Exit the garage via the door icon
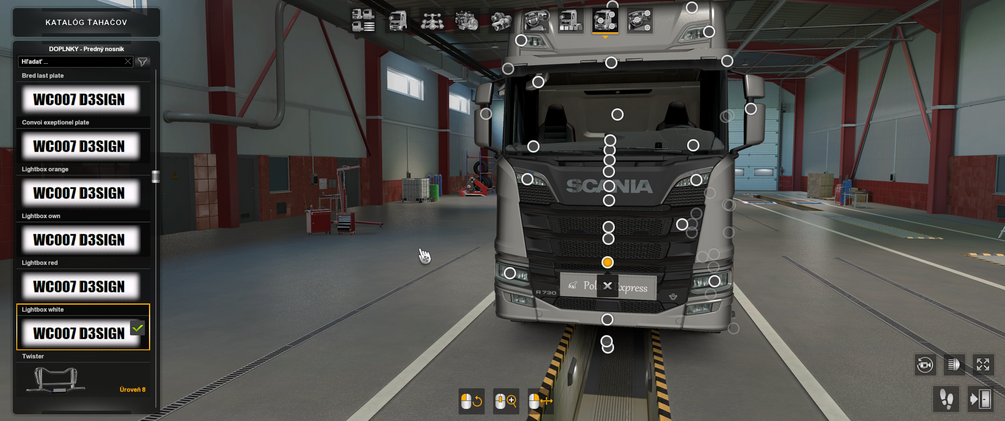Viewport: 1005px width, 421px height. [979, 399]
